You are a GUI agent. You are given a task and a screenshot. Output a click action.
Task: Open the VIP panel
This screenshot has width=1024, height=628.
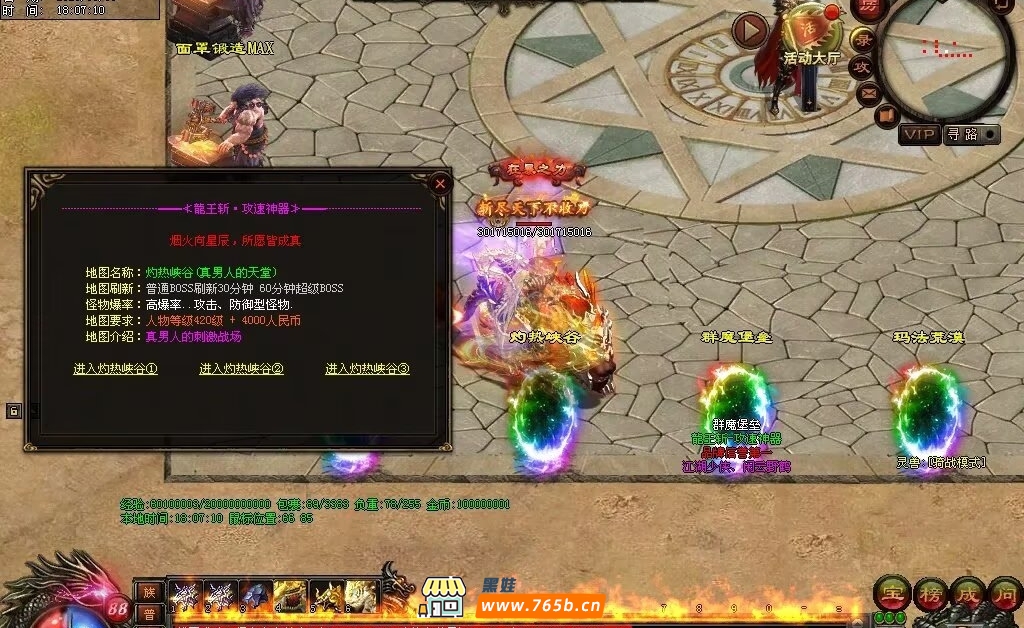(x=919, y=134)
